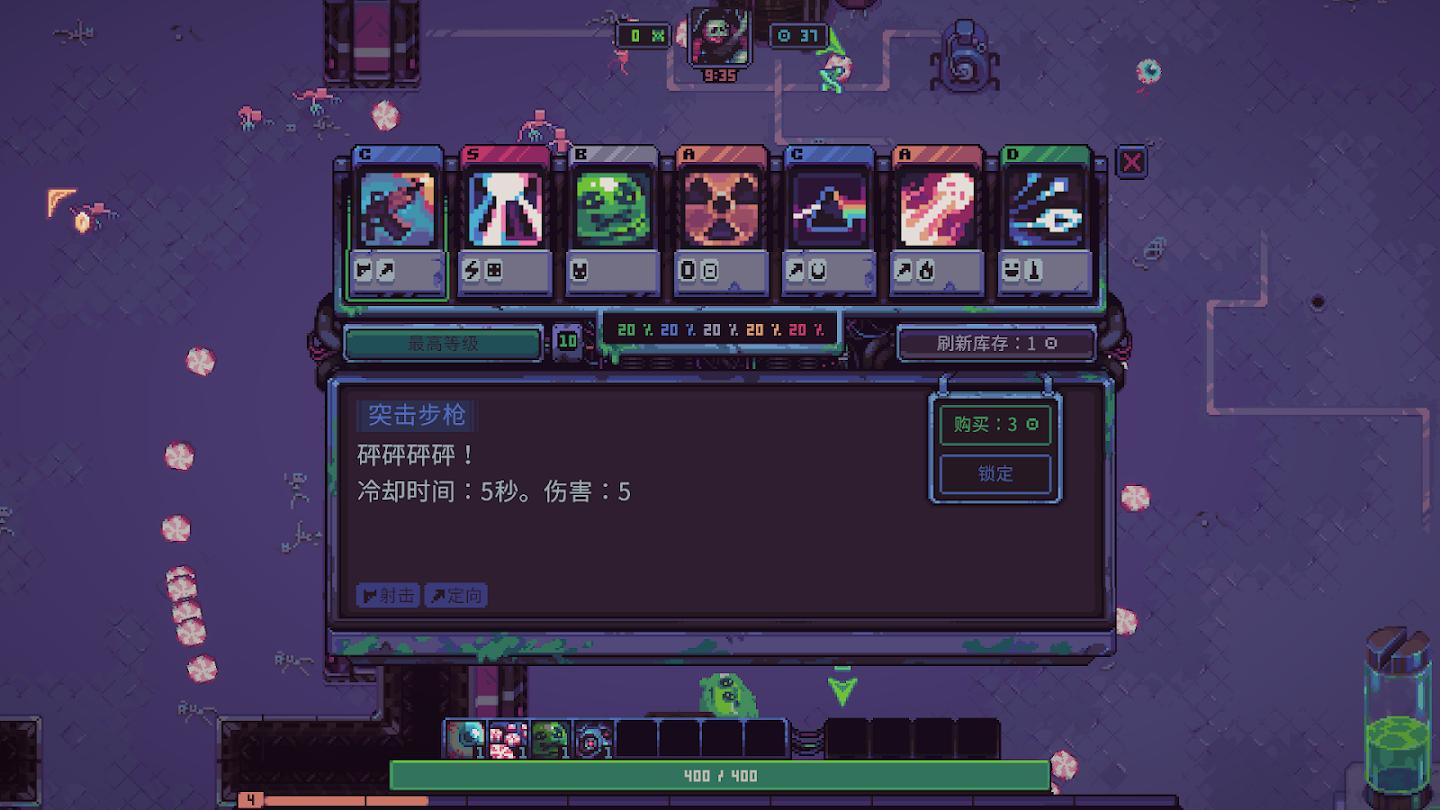Click the 突击步枪 title label

(415, 416)
